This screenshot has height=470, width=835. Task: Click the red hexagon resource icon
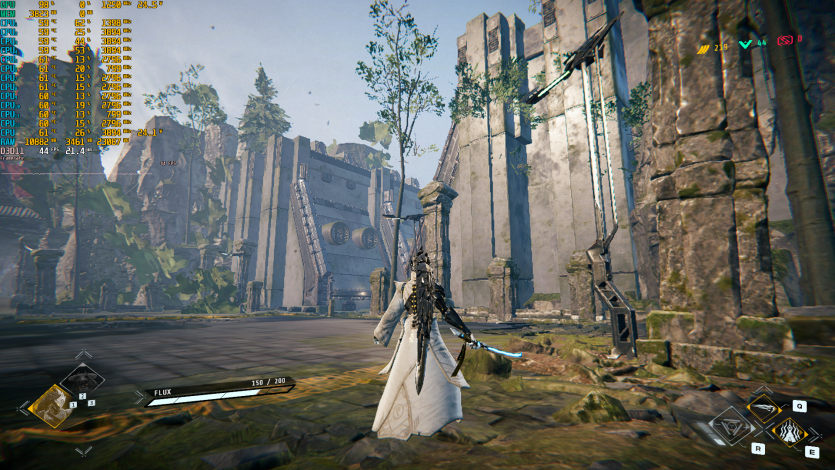coord(785,40)
